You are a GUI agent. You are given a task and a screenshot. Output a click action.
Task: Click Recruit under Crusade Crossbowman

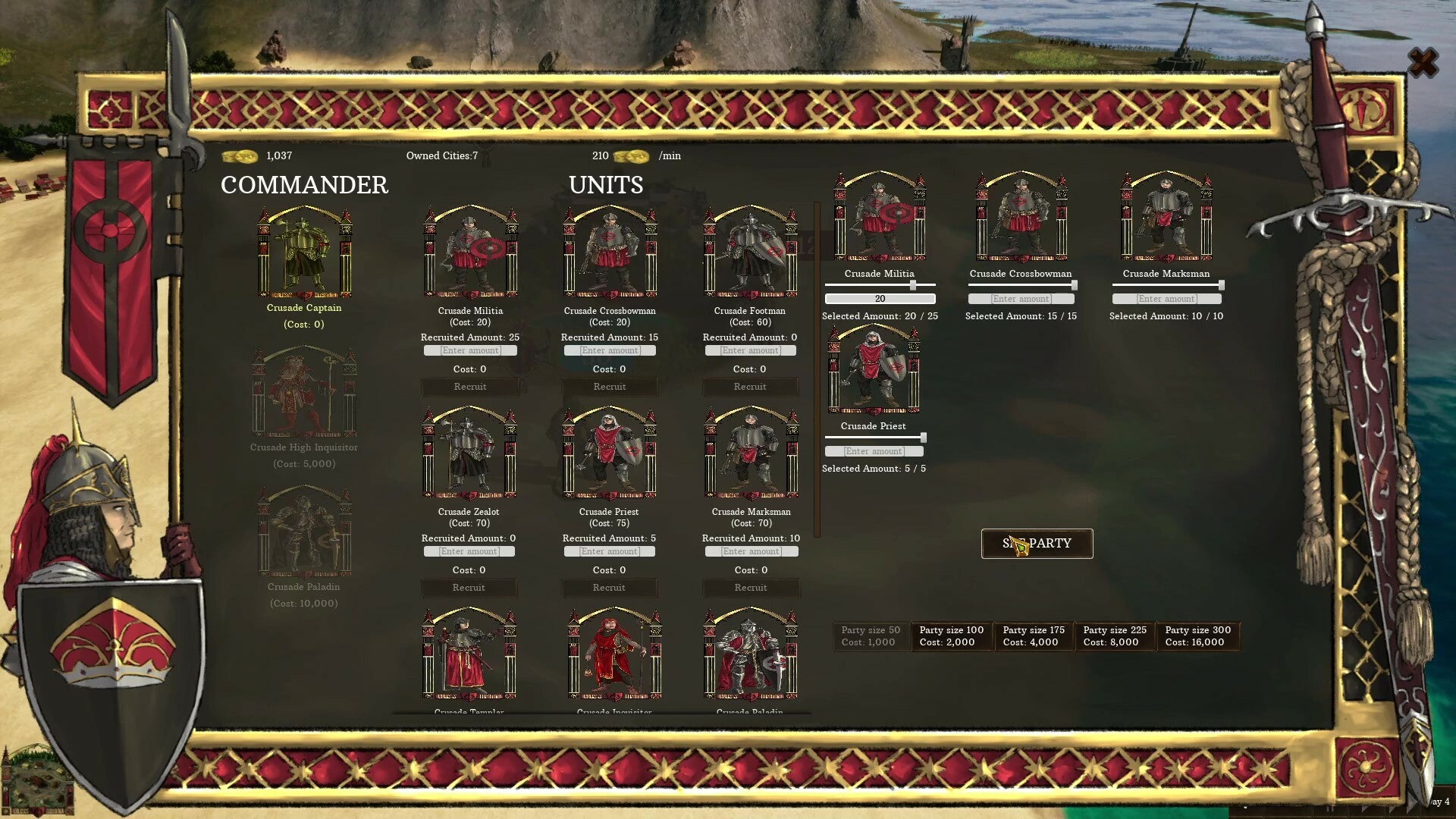610,387
